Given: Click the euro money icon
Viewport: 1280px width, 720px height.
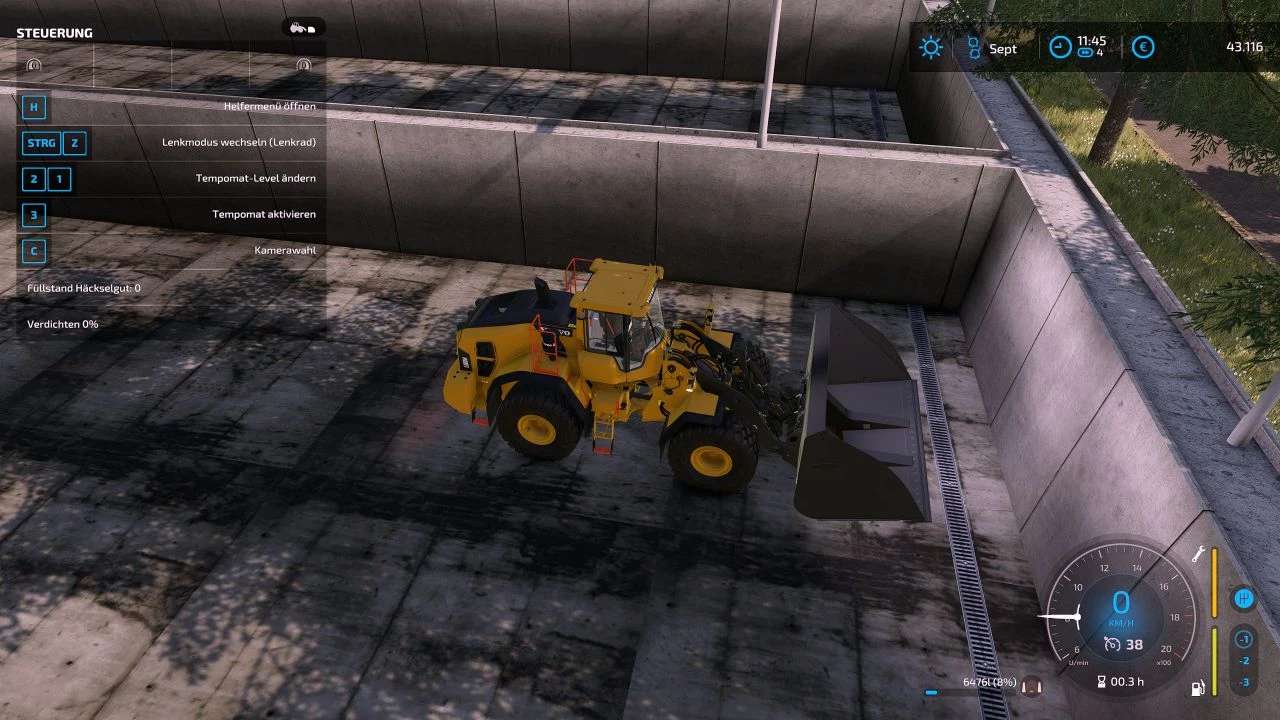Looking at the screenshot, I should [1142, 47].
